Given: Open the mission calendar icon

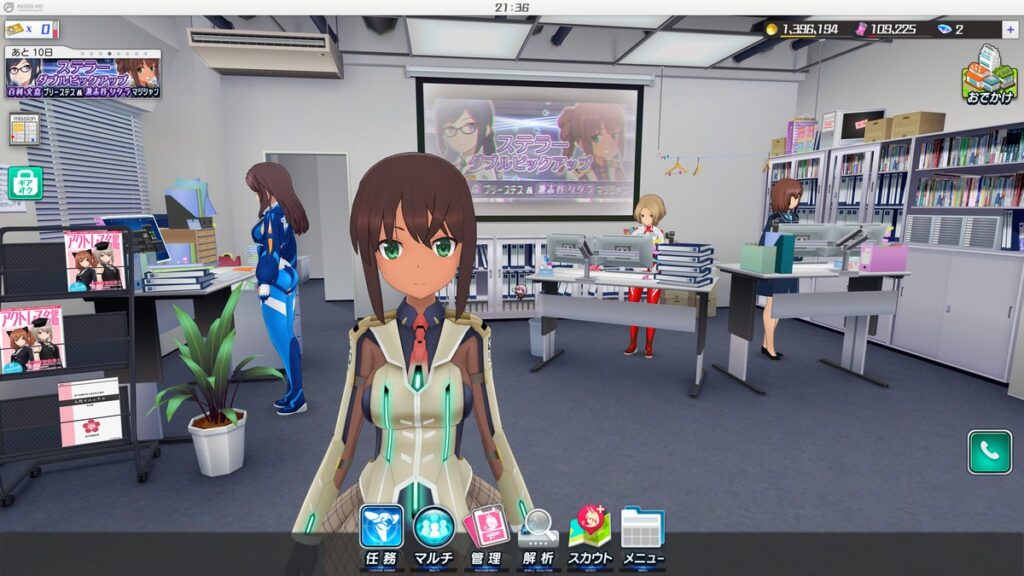Looking at the screenshot, I should pyautogui.click(x=24, y=129).
